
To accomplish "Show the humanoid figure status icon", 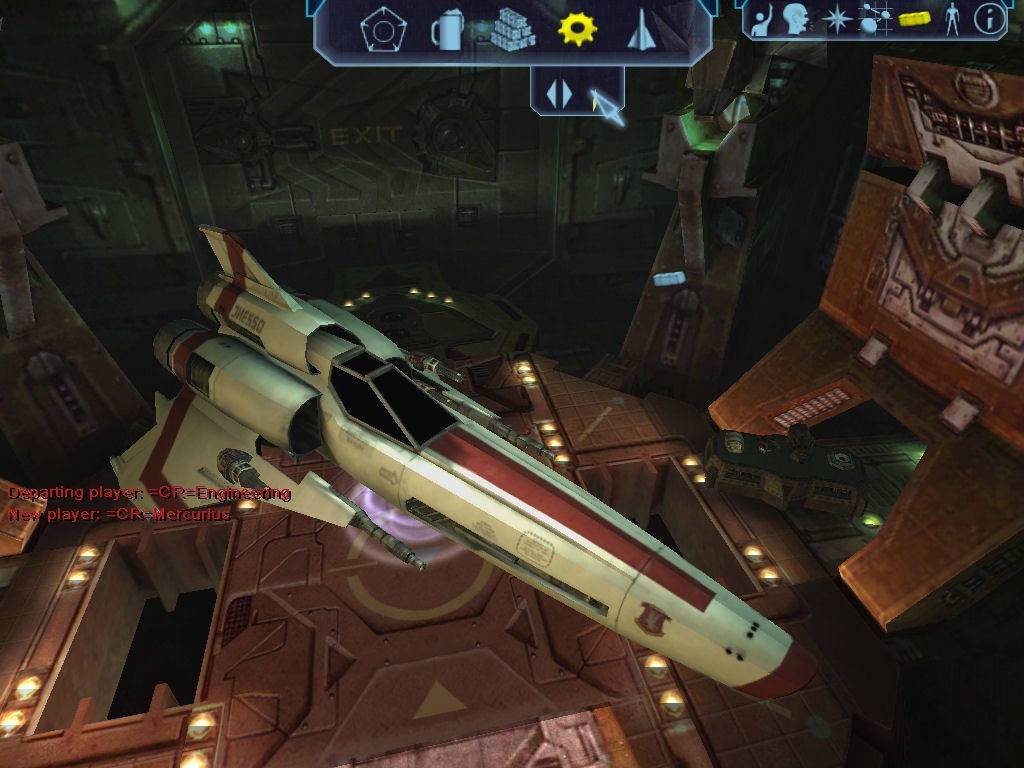I will click(952, 18).
